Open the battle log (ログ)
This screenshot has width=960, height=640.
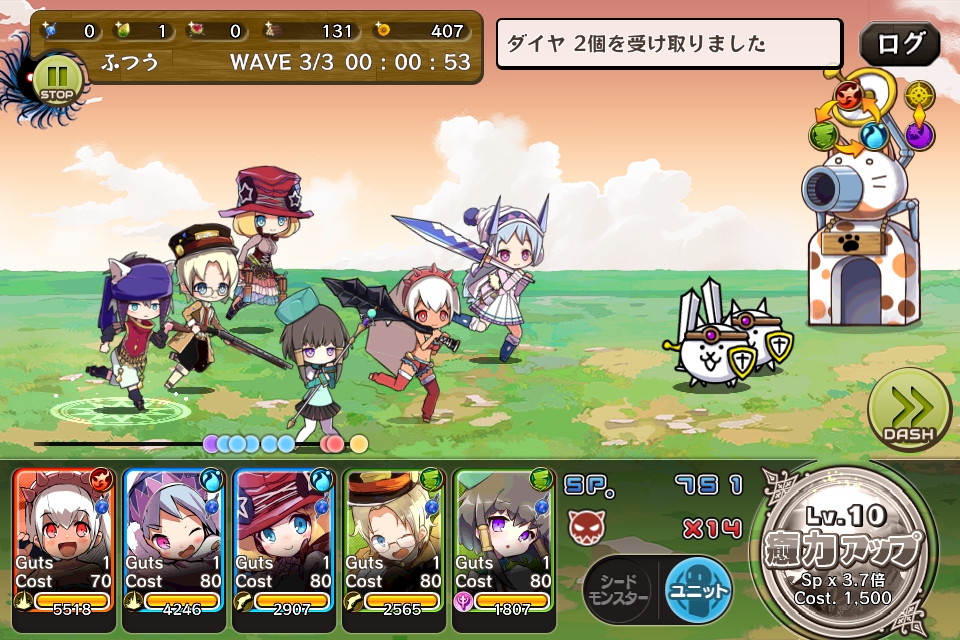(x=899, y=44)
